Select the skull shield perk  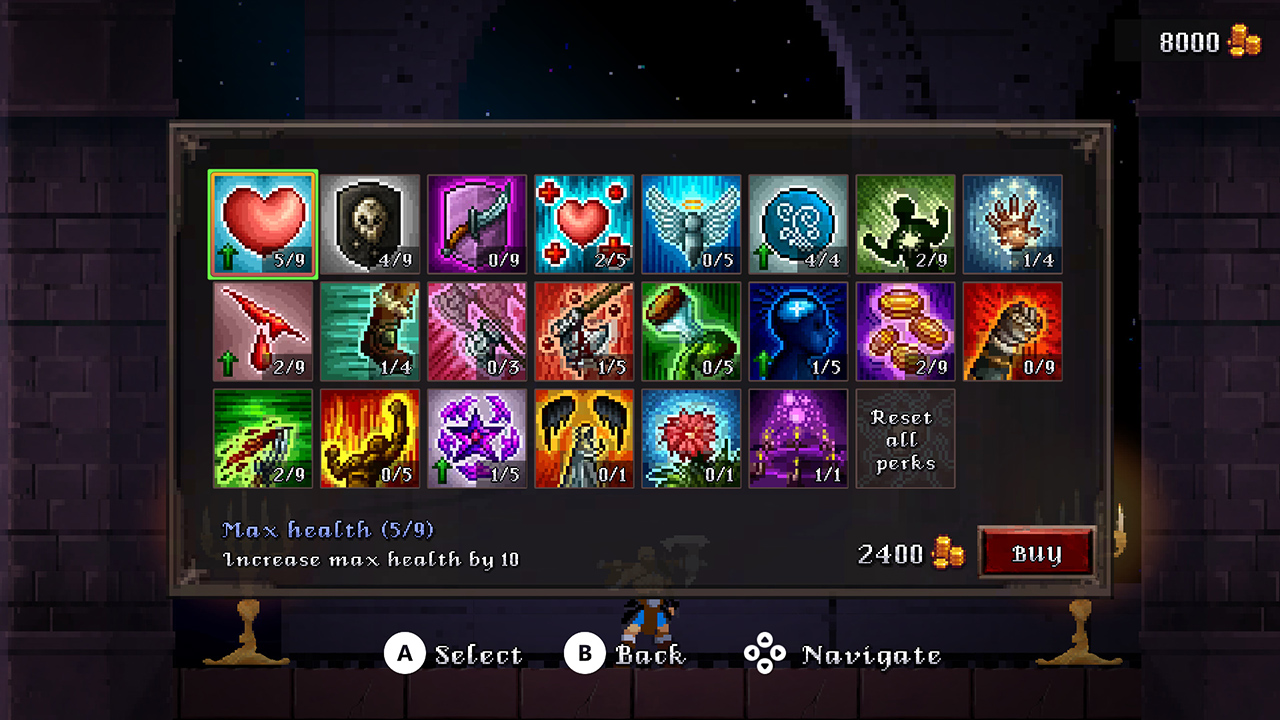(369, 222)
